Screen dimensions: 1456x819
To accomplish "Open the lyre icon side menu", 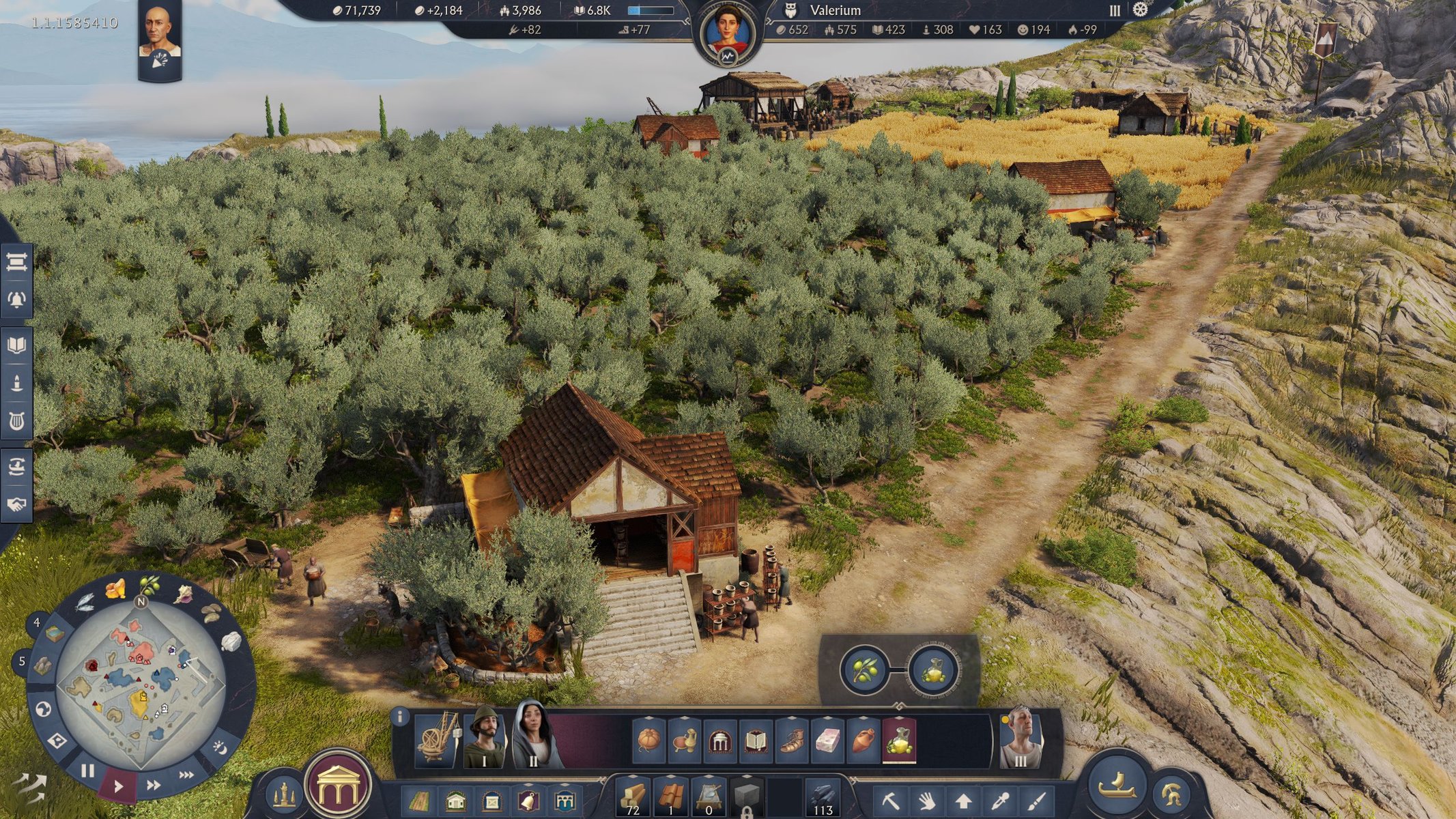I will tap(16, 421).
